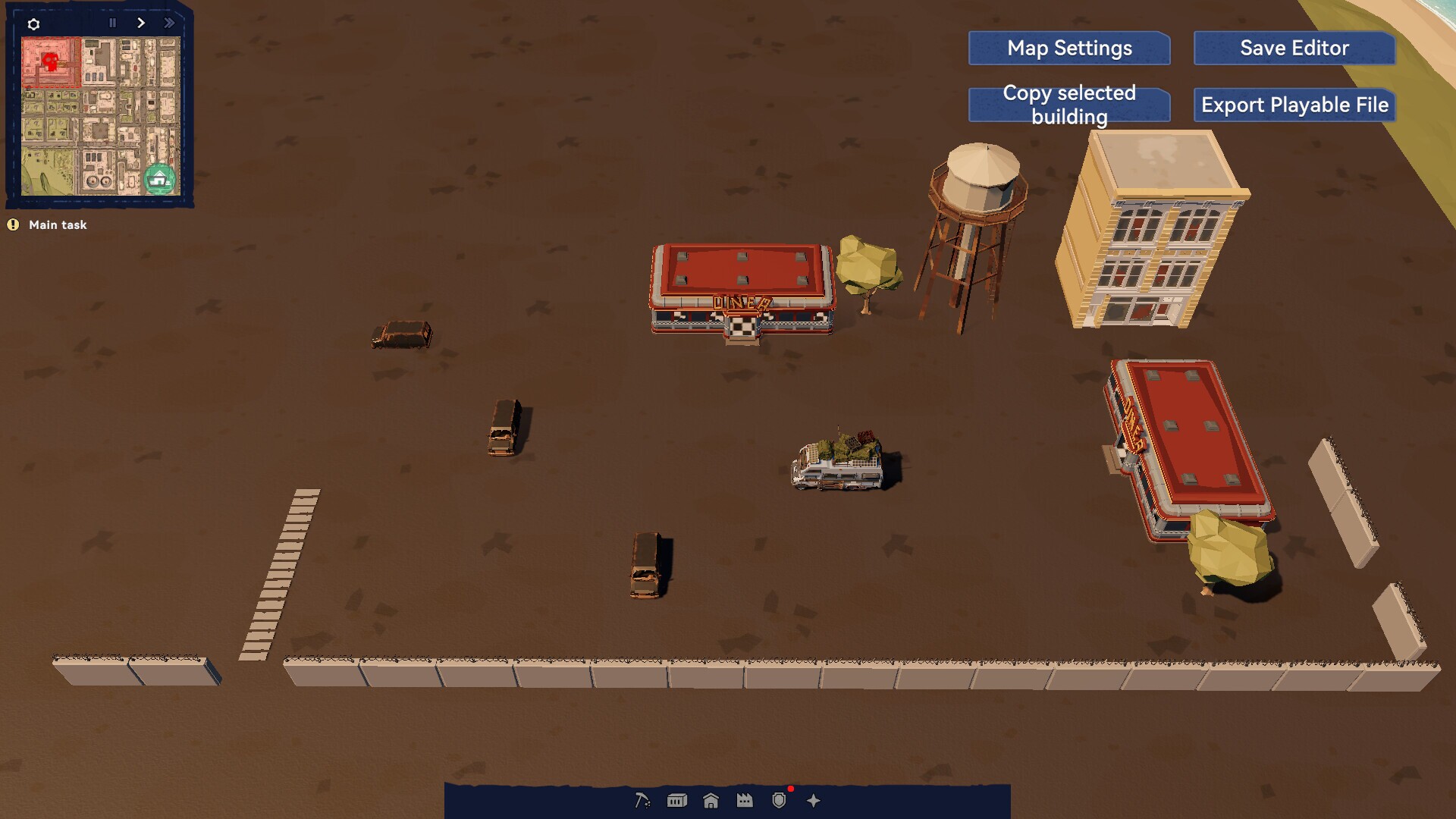Activate fast-forward double arrow

[x=169, y=23]
